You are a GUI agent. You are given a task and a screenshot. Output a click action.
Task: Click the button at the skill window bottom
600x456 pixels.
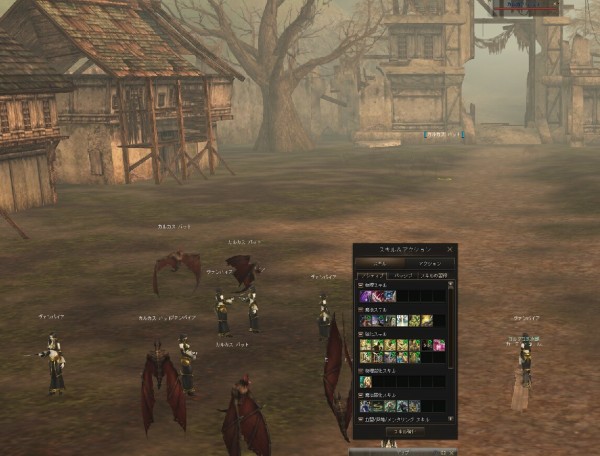[404, 431]
